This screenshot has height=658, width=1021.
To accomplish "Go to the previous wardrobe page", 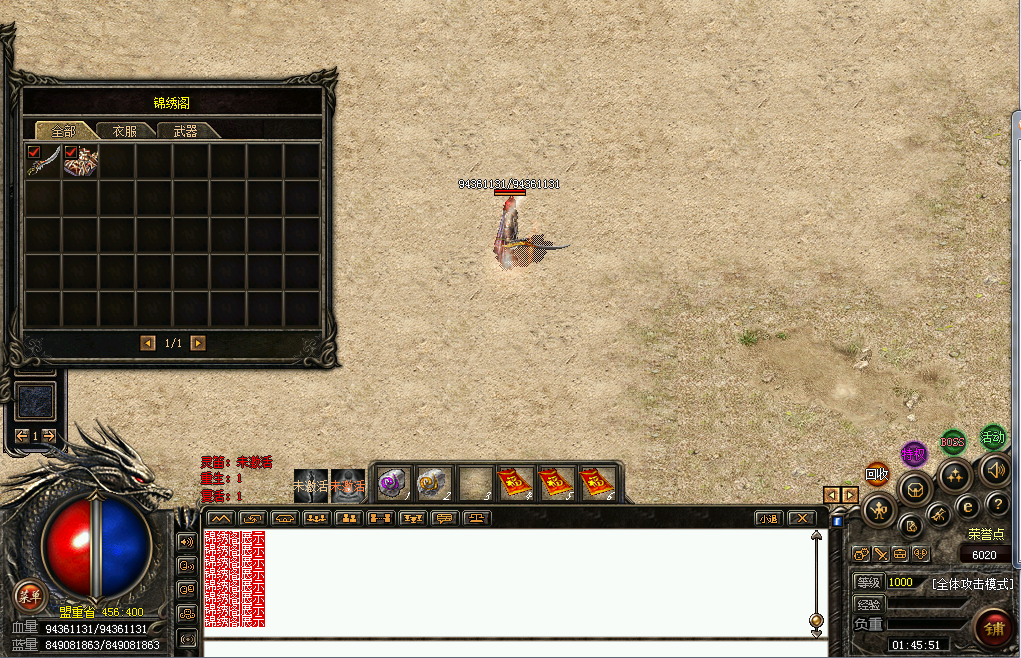I will [x=148, y=343].
